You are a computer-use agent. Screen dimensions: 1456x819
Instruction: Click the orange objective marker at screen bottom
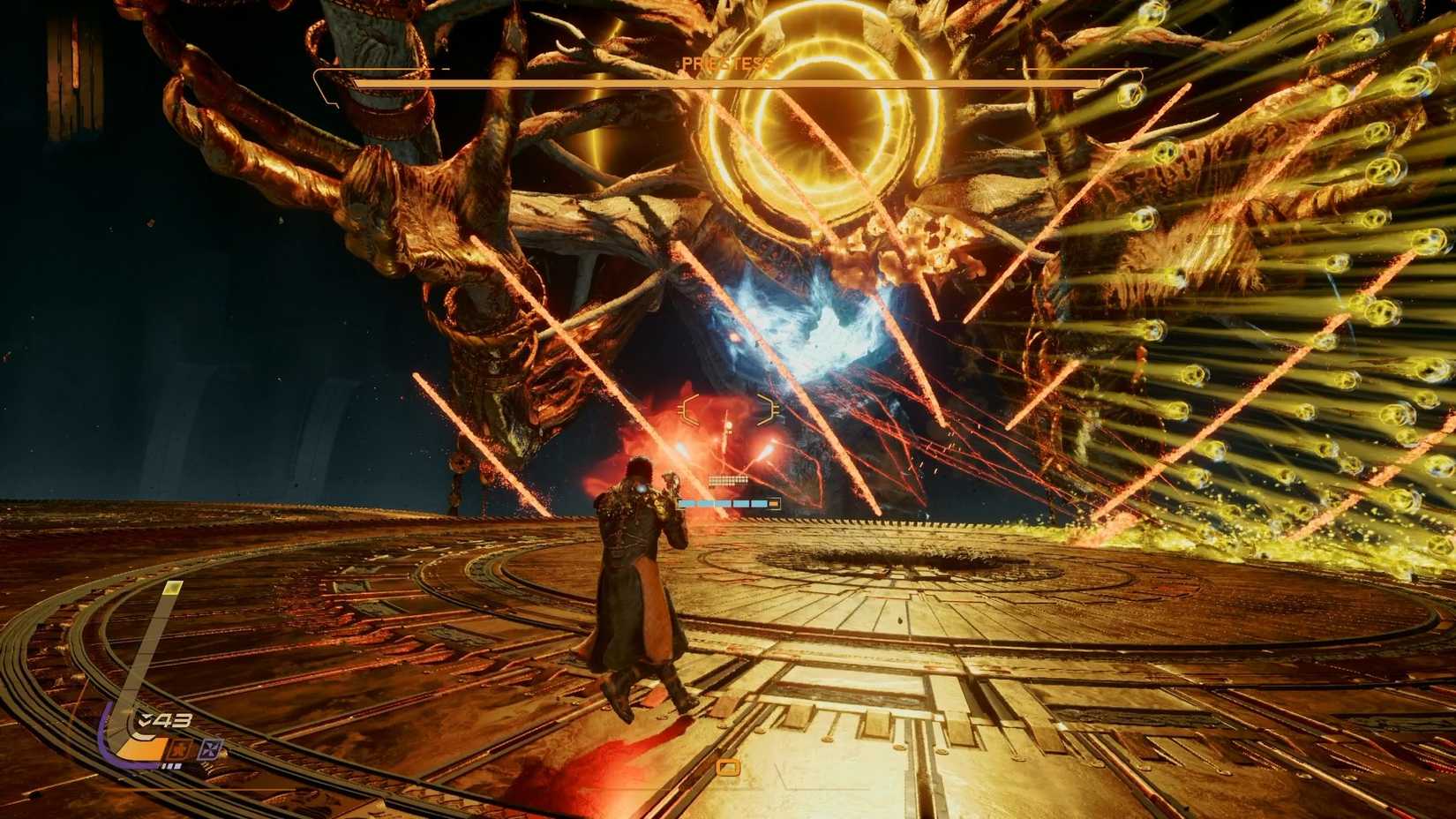[731, 769]
